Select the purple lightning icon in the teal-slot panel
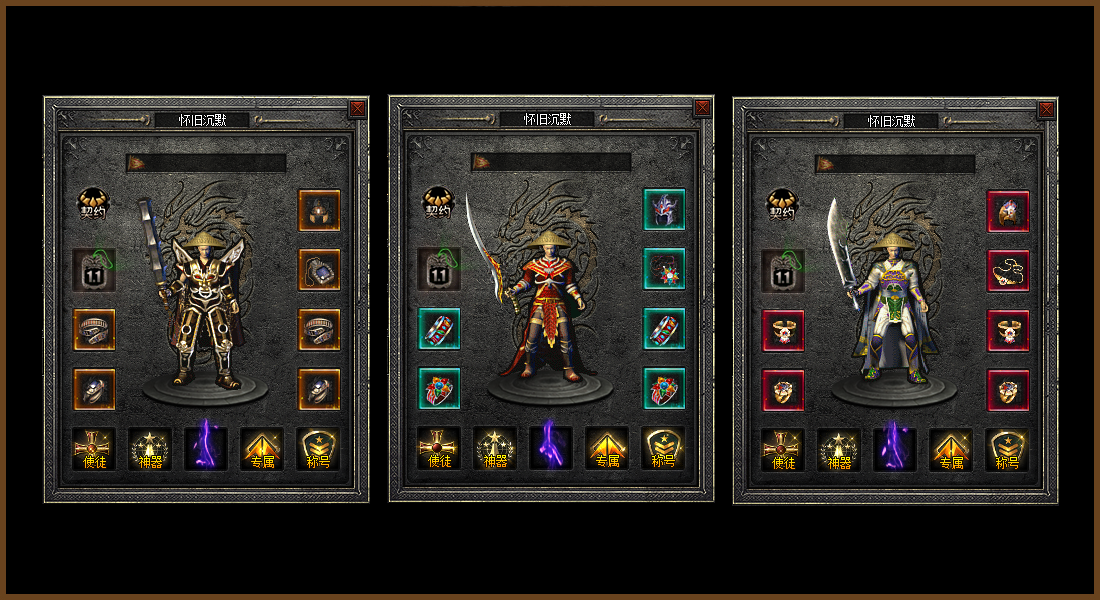The image size is (1100, 600). (x=550, y=448)
